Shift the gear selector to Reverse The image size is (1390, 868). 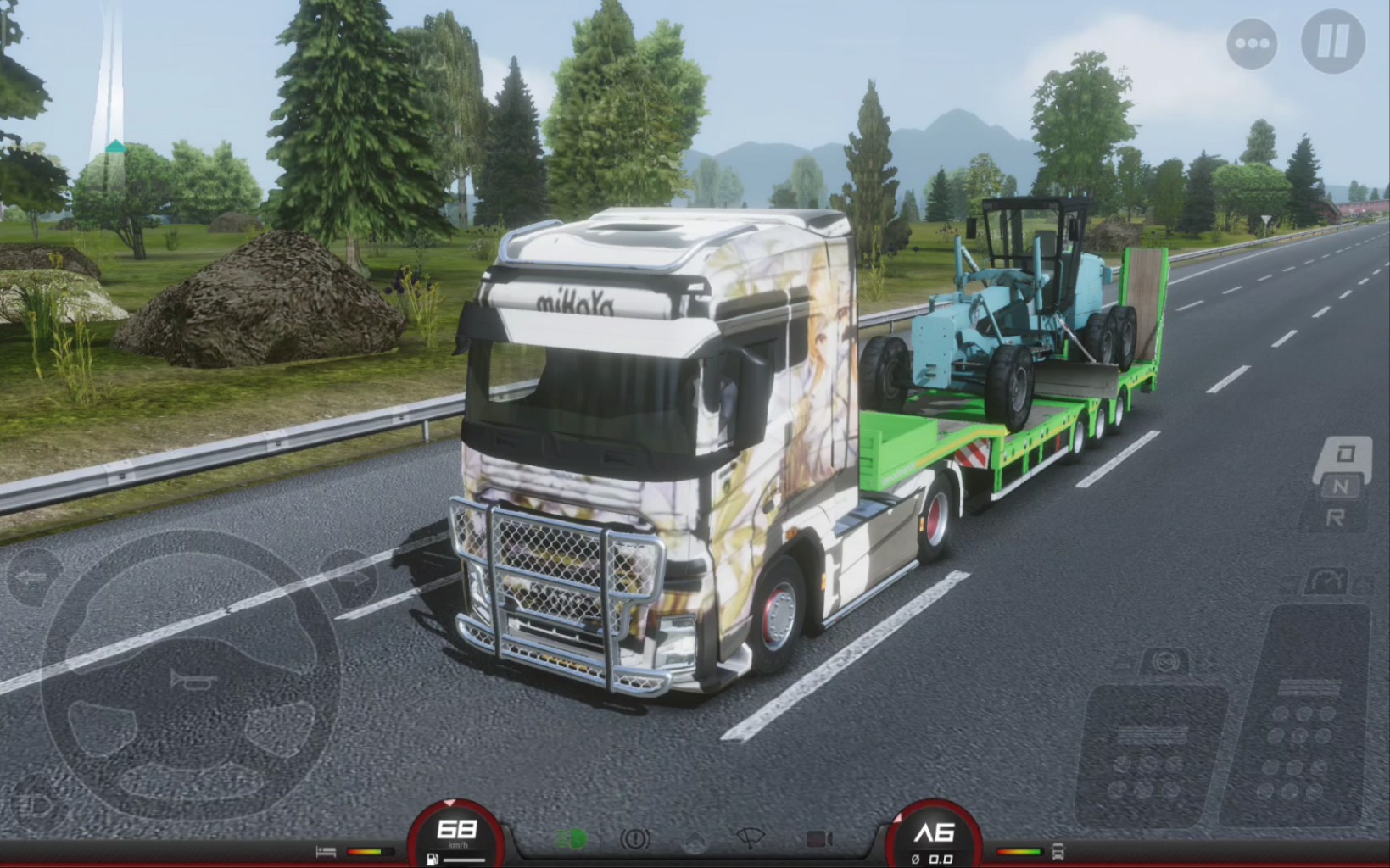[1337, 517]
